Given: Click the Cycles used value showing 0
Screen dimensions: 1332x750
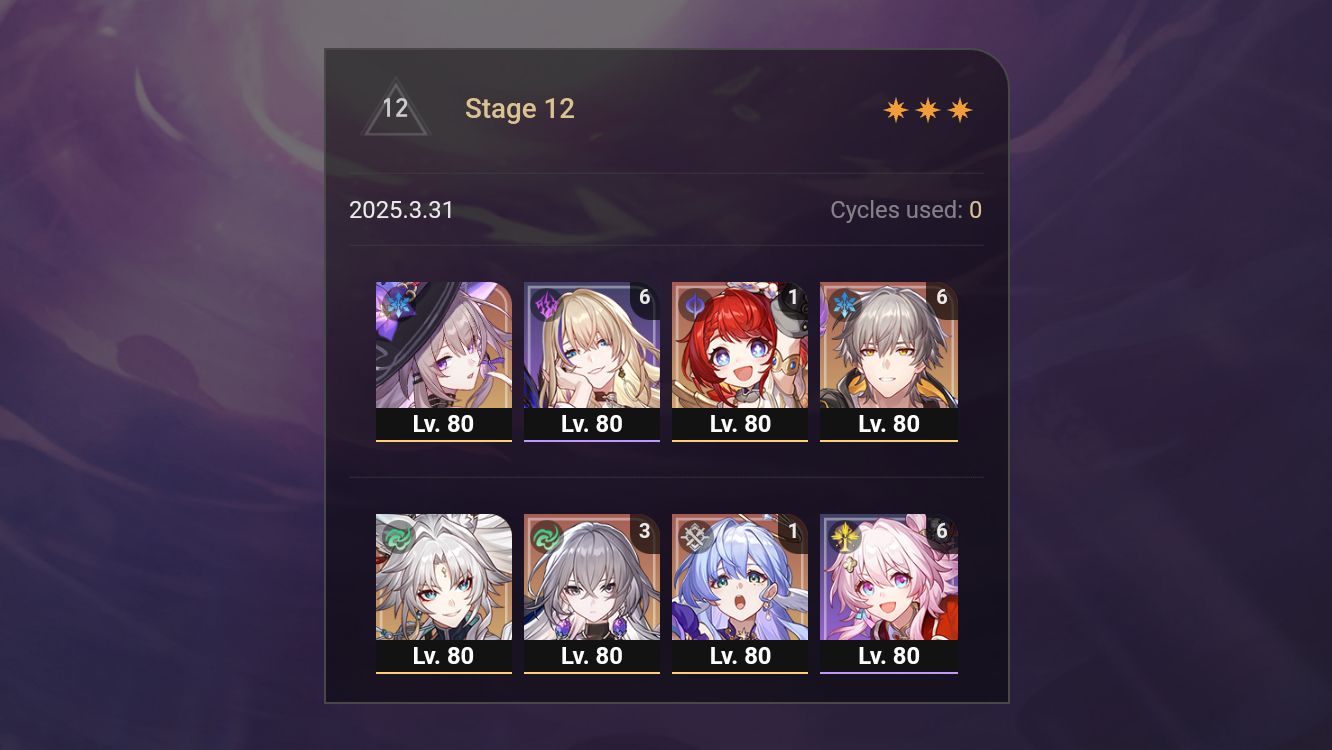Looking at the screenshot, I should pyautogui.click(x=974, y=210).
